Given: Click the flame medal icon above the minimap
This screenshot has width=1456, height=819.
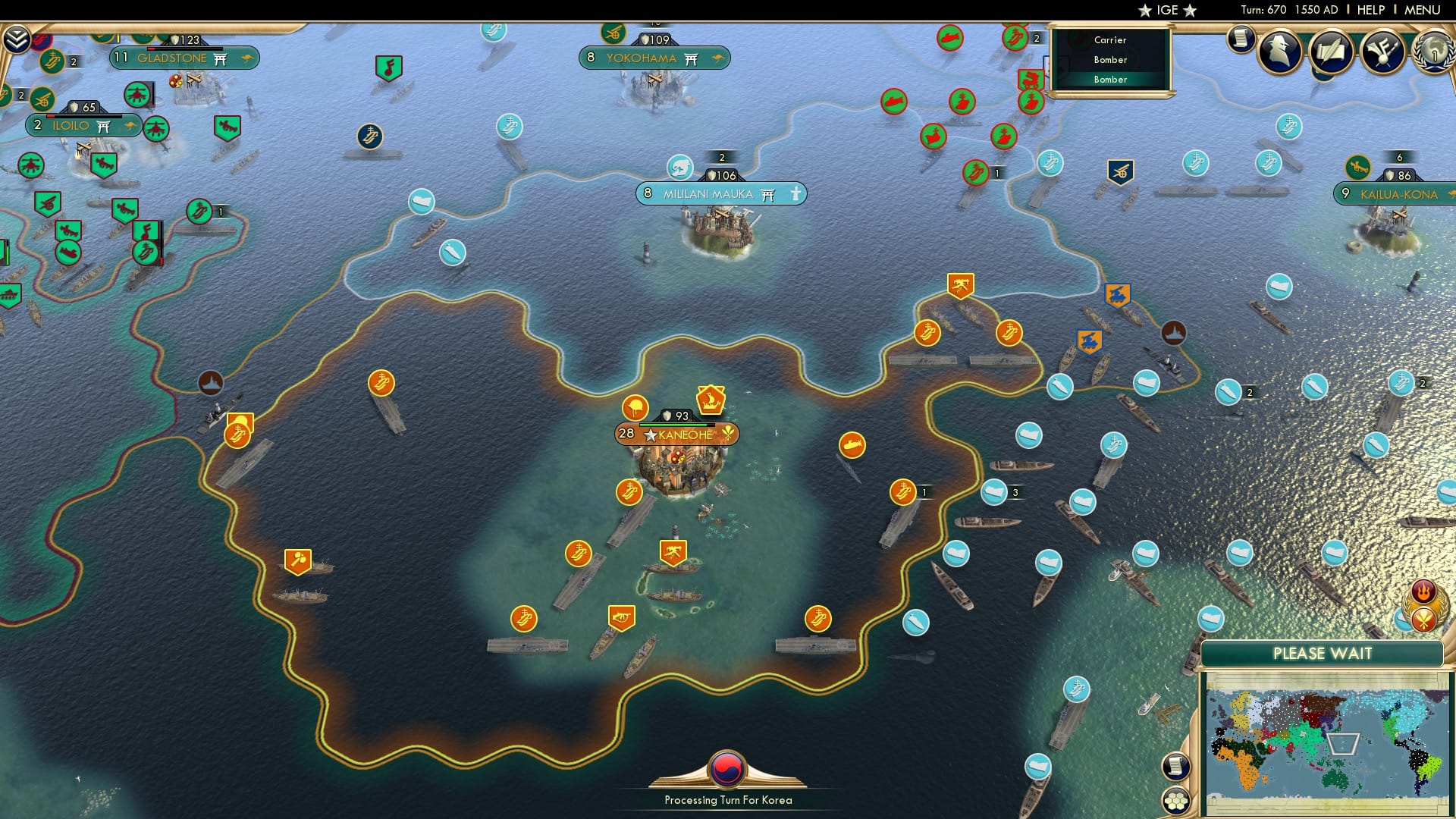Looking at the screenshot, I should tap(1422, 591).
